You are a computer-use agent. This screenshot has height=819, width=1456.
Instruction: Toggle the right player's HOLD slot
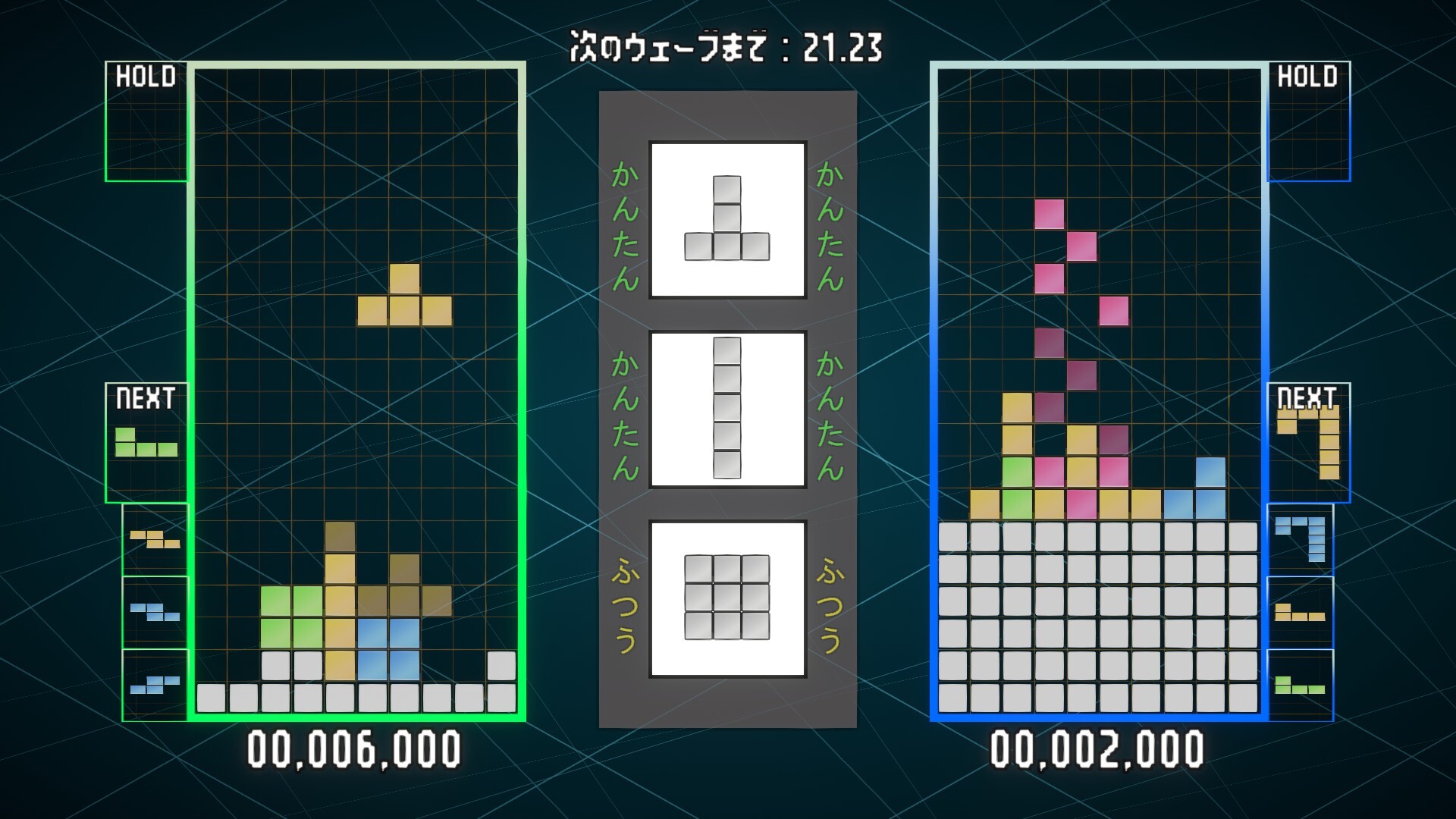click(1310, 121)
